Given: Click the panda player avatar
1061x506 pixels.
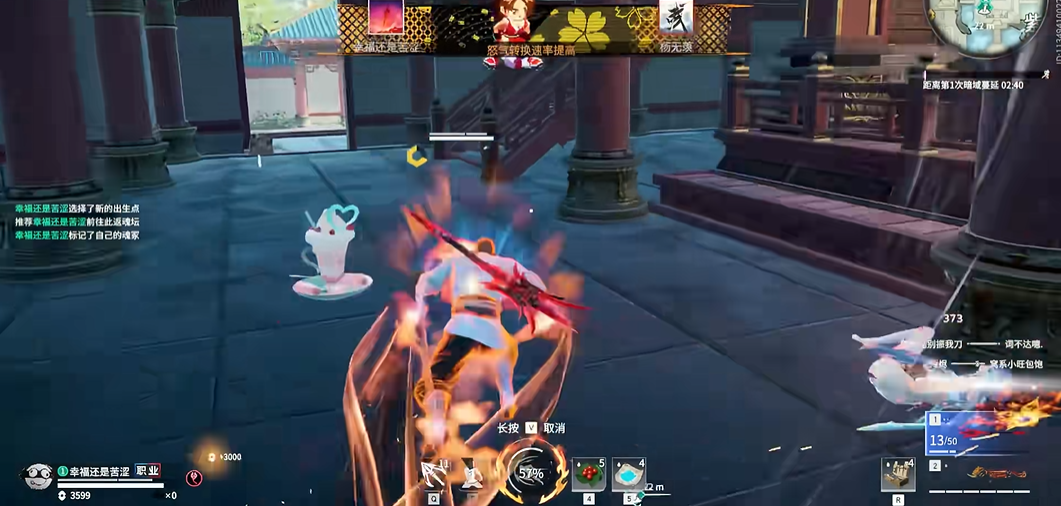Looking at the screenshot, I should [38, 476].
